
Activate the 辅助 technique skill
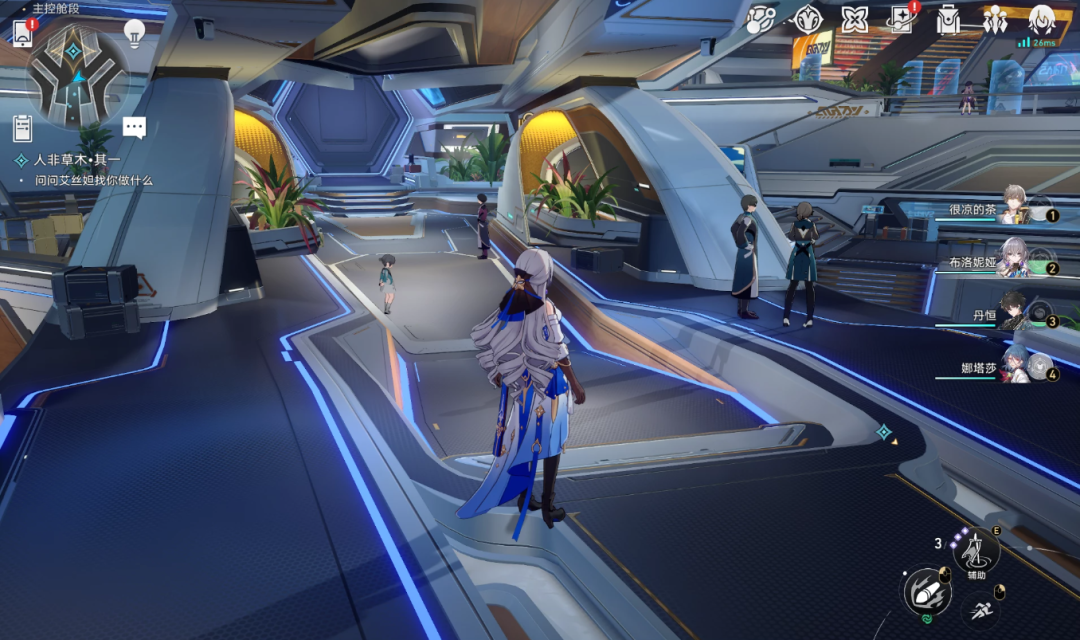click(x=976, y=550)
